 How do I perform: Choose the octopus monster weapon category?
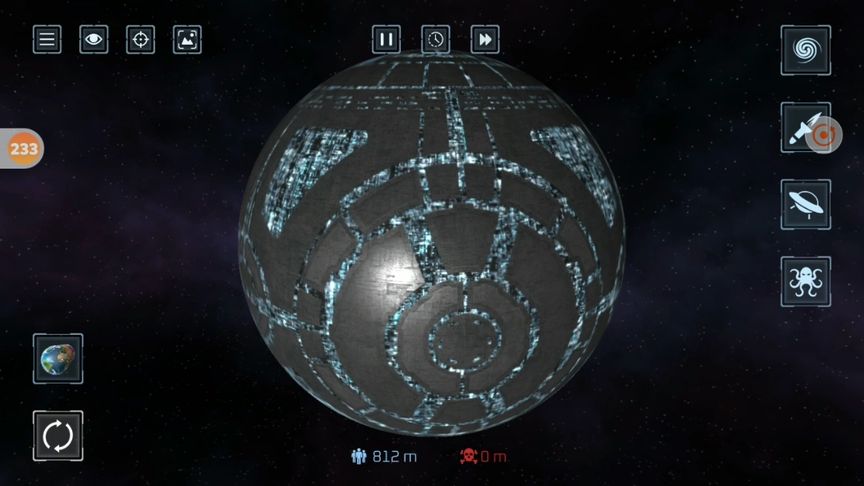tap(805, 281)
